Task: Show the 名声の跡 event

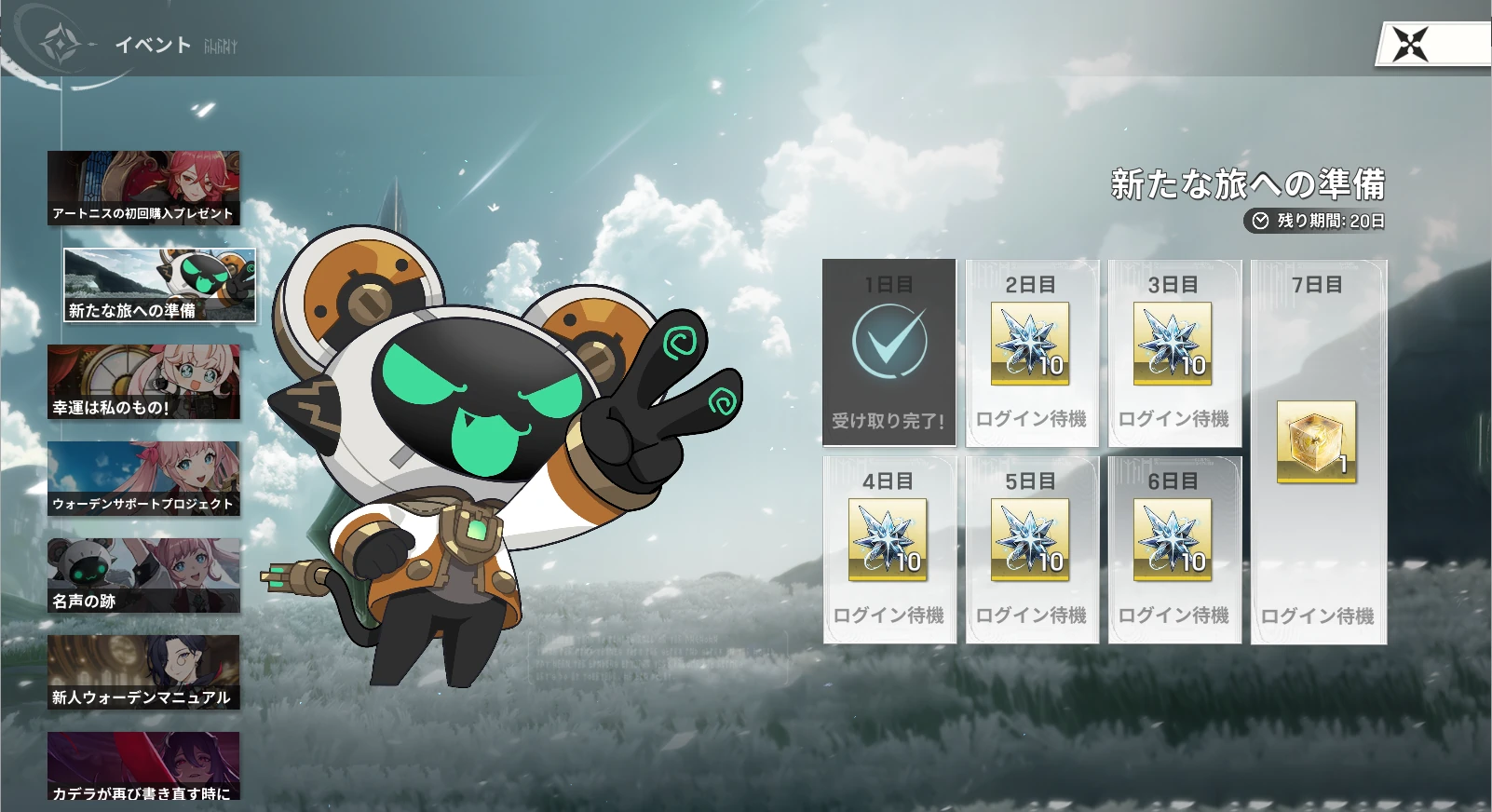Action: coord(143,575)
